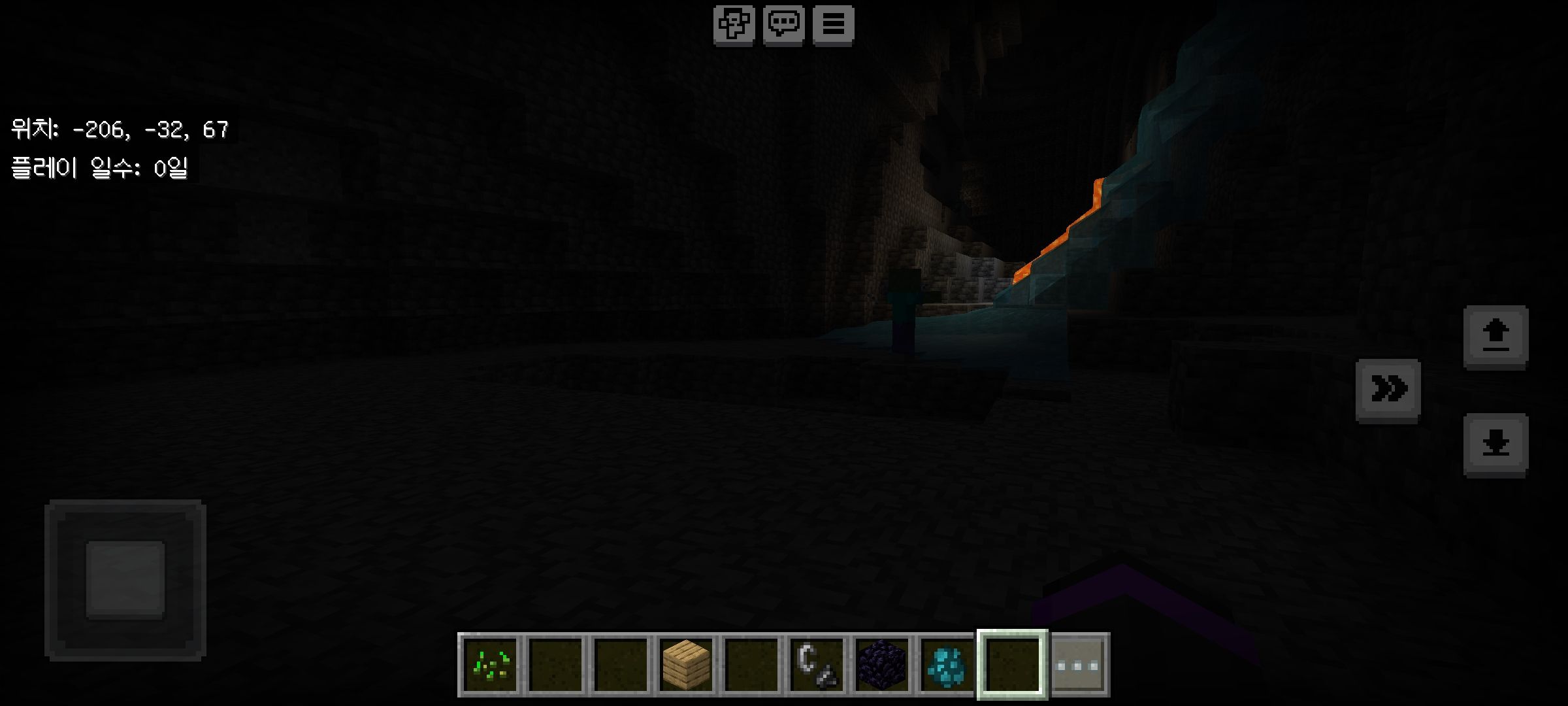The width and height of the screenshot is (1568, 706).
Task: Open the pause menu with three bars
Action: pyautogui.click(x=833, y=25)
